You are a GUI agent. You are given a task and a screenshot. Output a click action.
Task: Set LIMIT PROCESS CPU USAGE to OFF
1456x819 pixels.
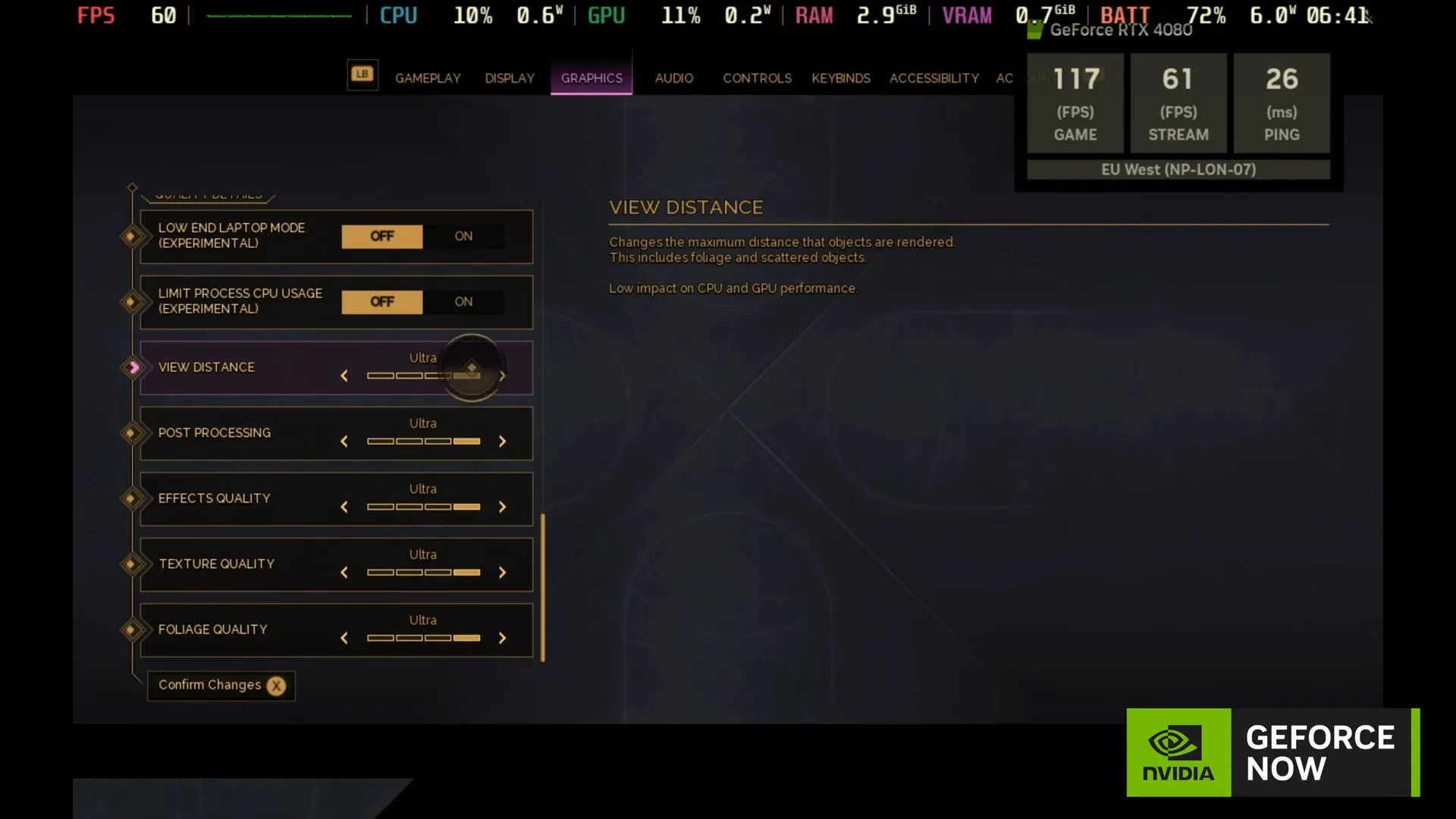[x=382, y=301]
